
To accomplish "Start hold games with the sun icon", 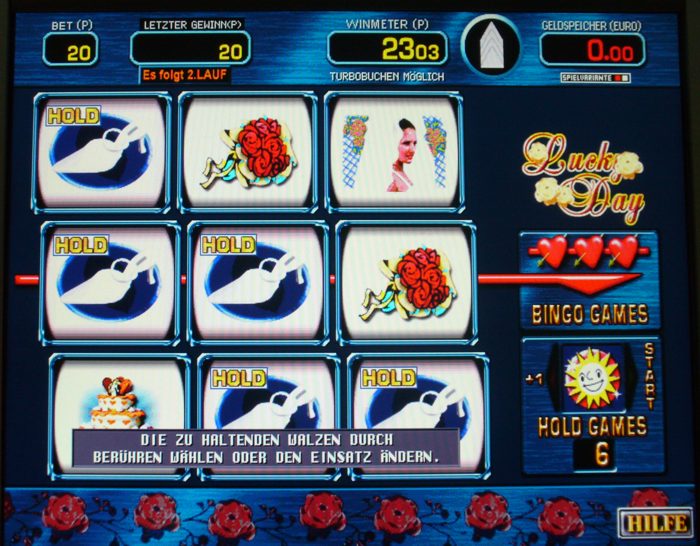I will [591, 378].
